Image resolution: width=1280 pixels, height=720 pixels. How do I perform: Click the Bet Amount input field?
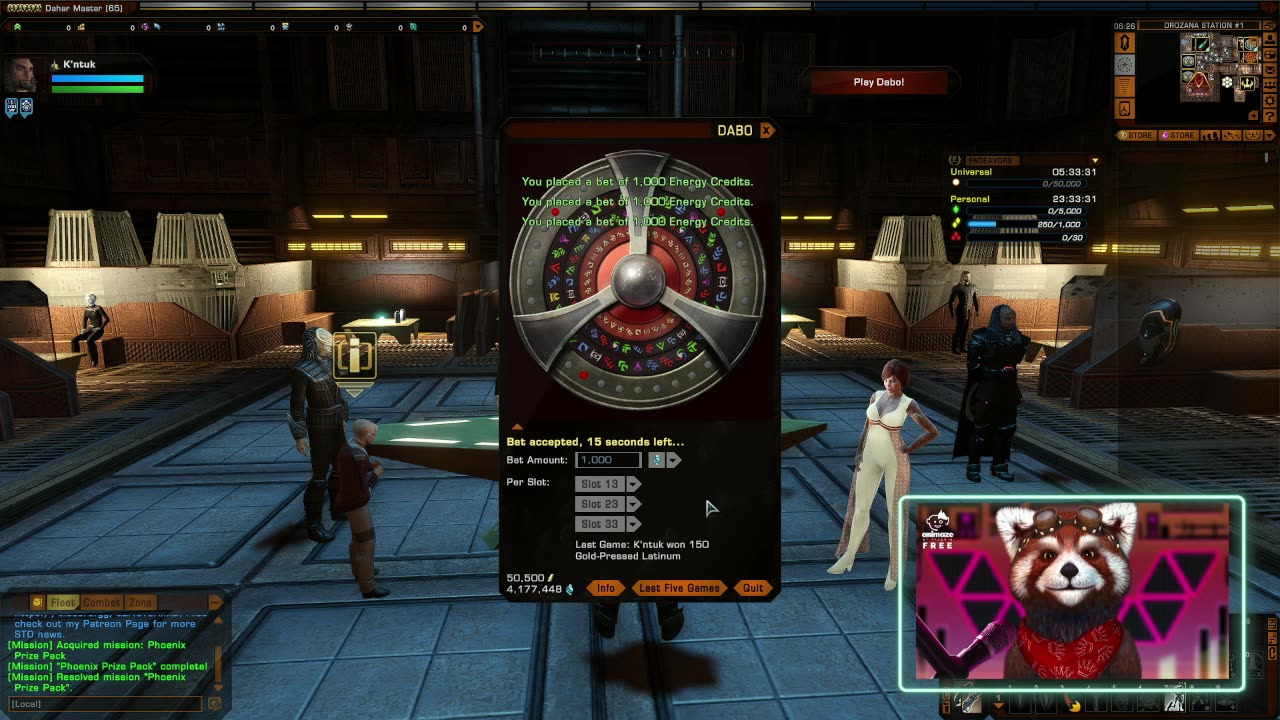pyautogui.click(x=608, y=460)
